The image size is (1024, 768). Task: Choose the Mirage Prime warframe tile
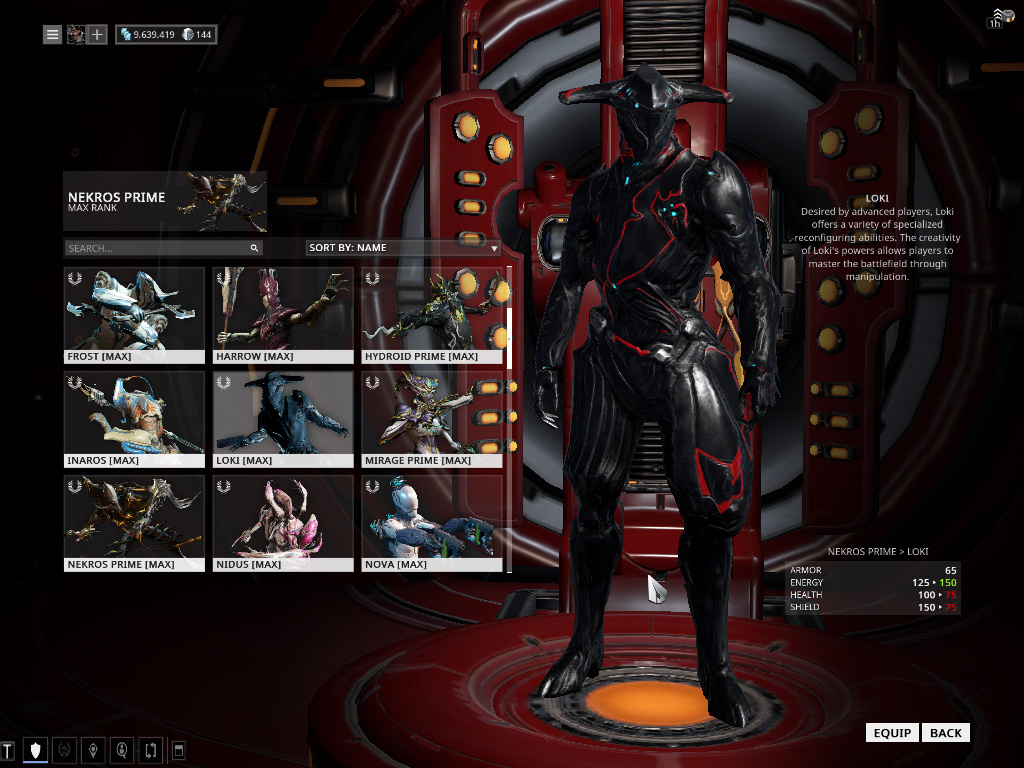432,419
